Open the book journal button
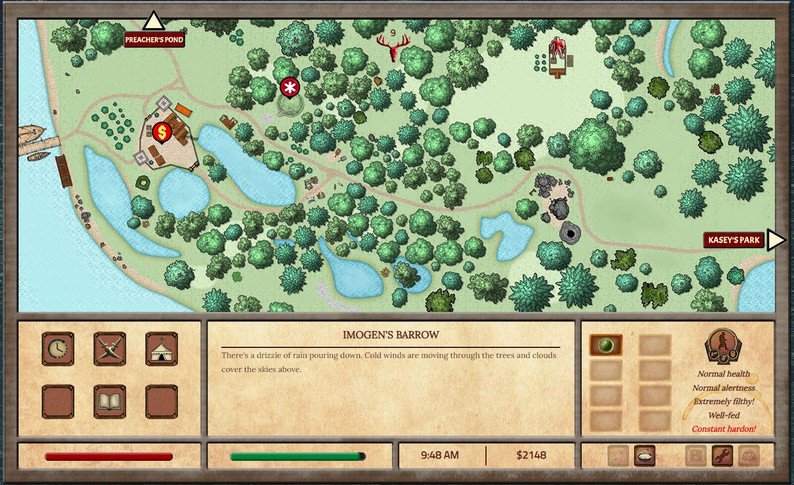This screenshot has width=794, height=485. point(109,401)
